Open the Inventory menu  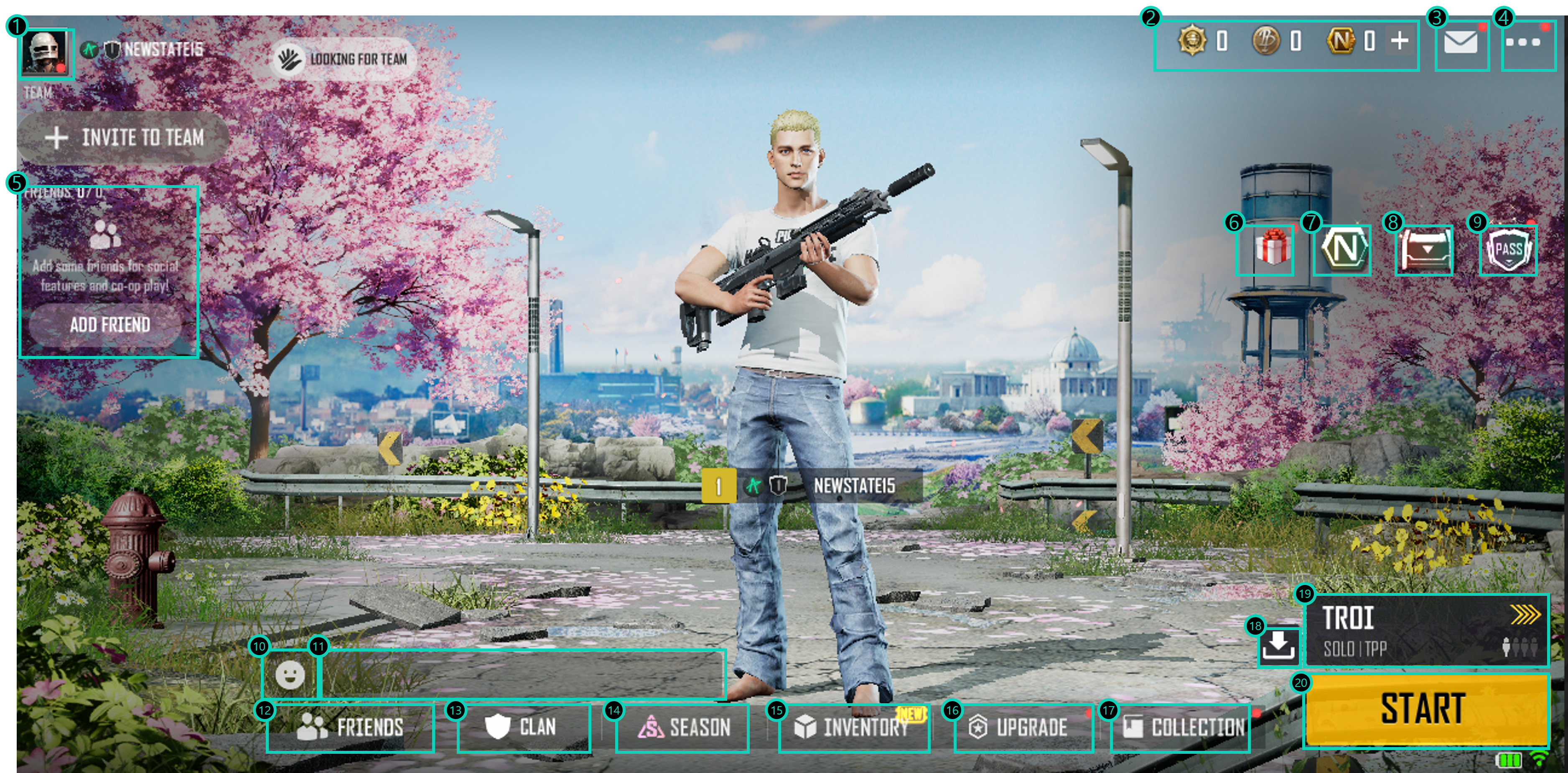click(854, 727)
